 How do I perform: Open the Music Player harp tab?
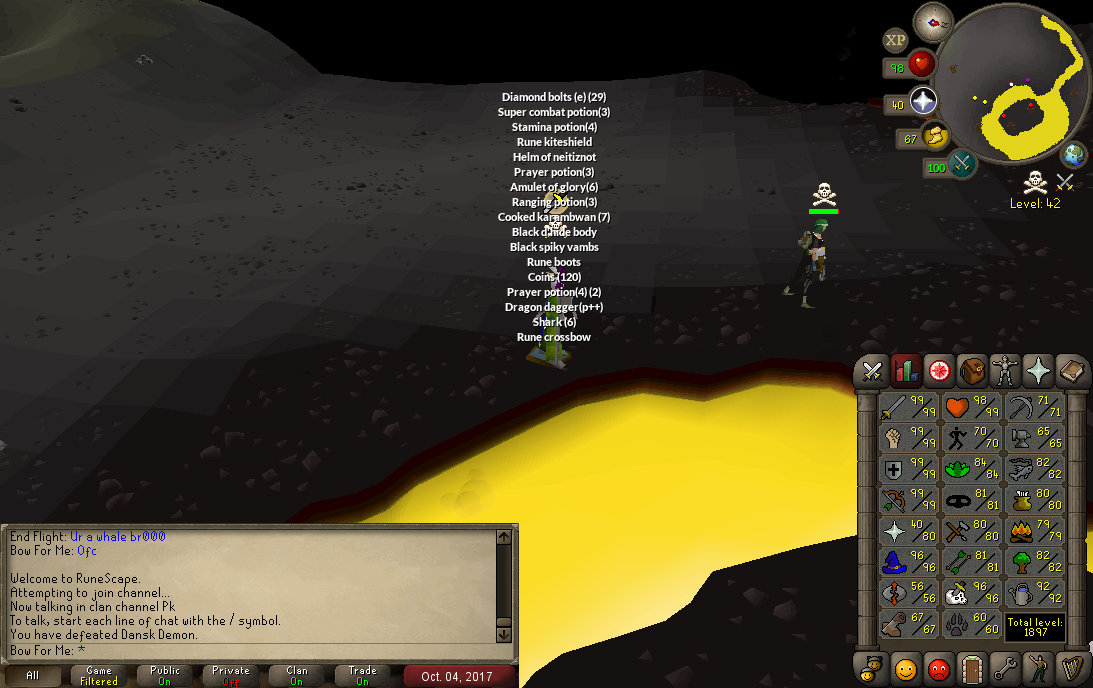(1072, 667)
